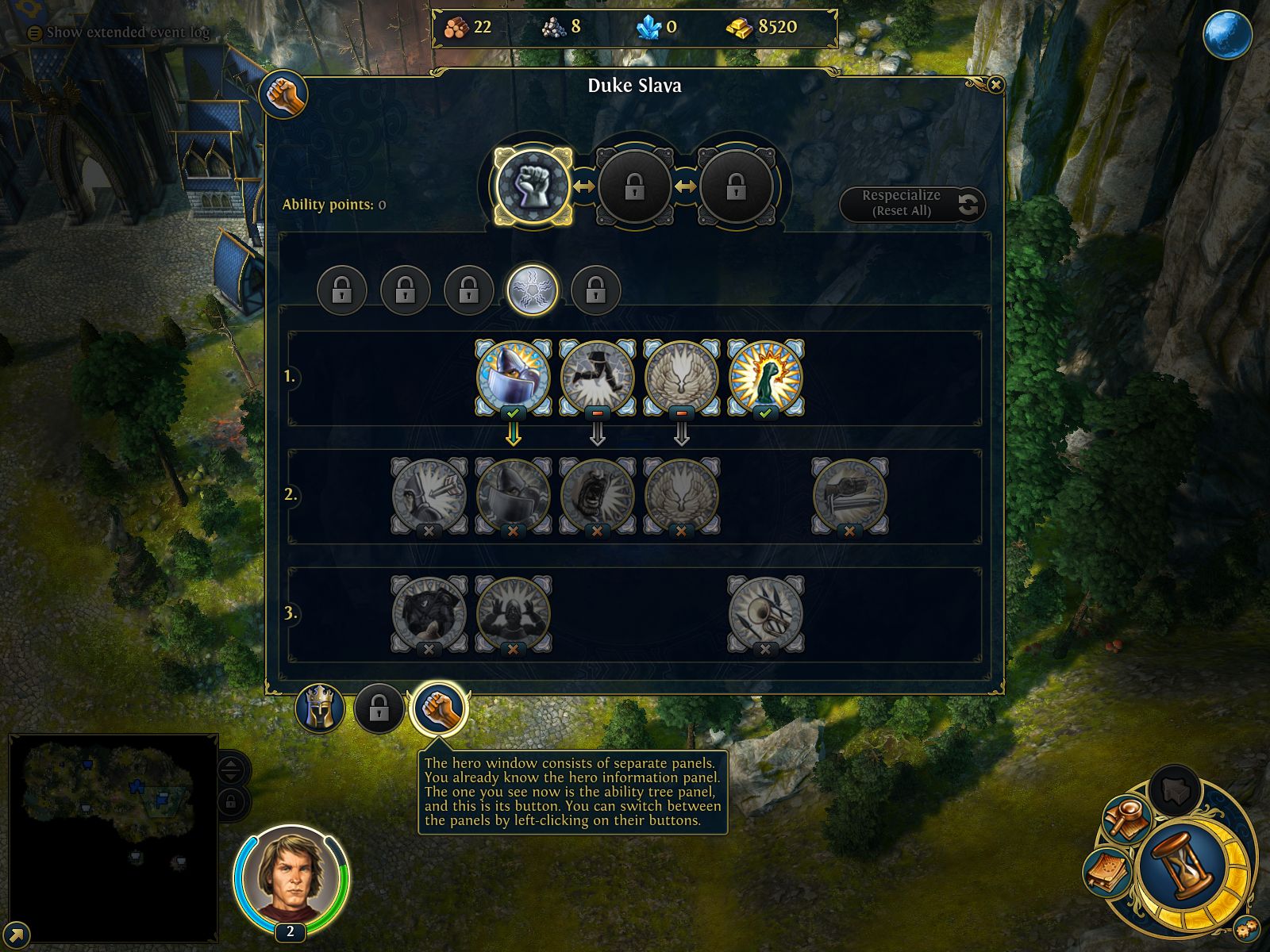This screenshot has height=952, width=1270.
Task: Select the glowing green hand ability
Action: [765, 377]
